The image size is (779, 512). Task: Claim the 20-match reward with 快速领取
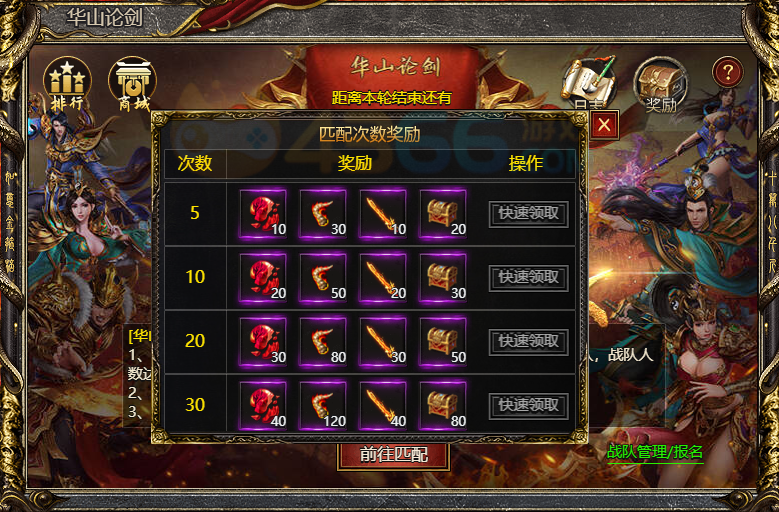pyautogui.click(x=529, y=341)
